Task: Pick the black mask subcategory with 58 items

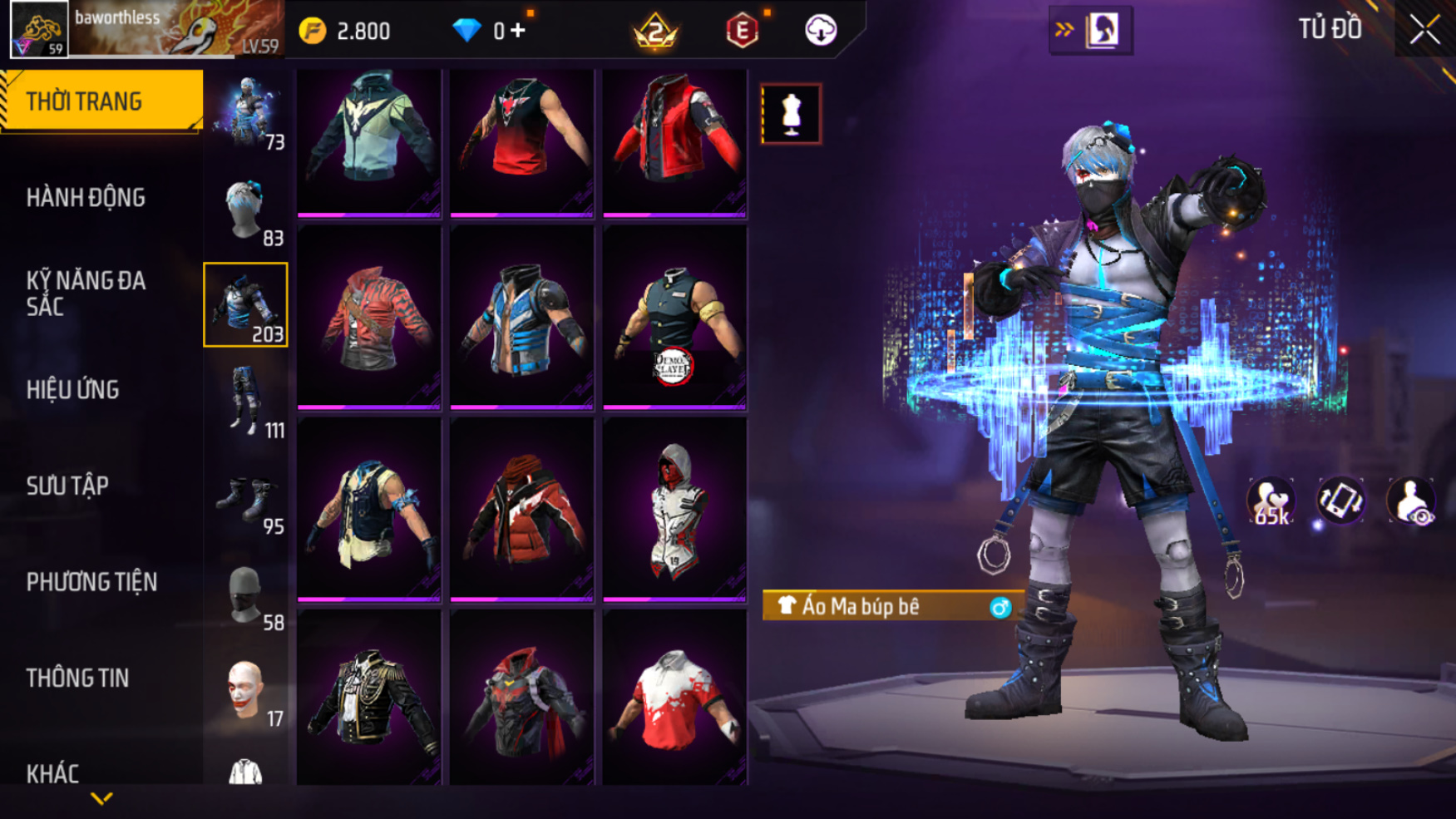Action: [246, 596]
